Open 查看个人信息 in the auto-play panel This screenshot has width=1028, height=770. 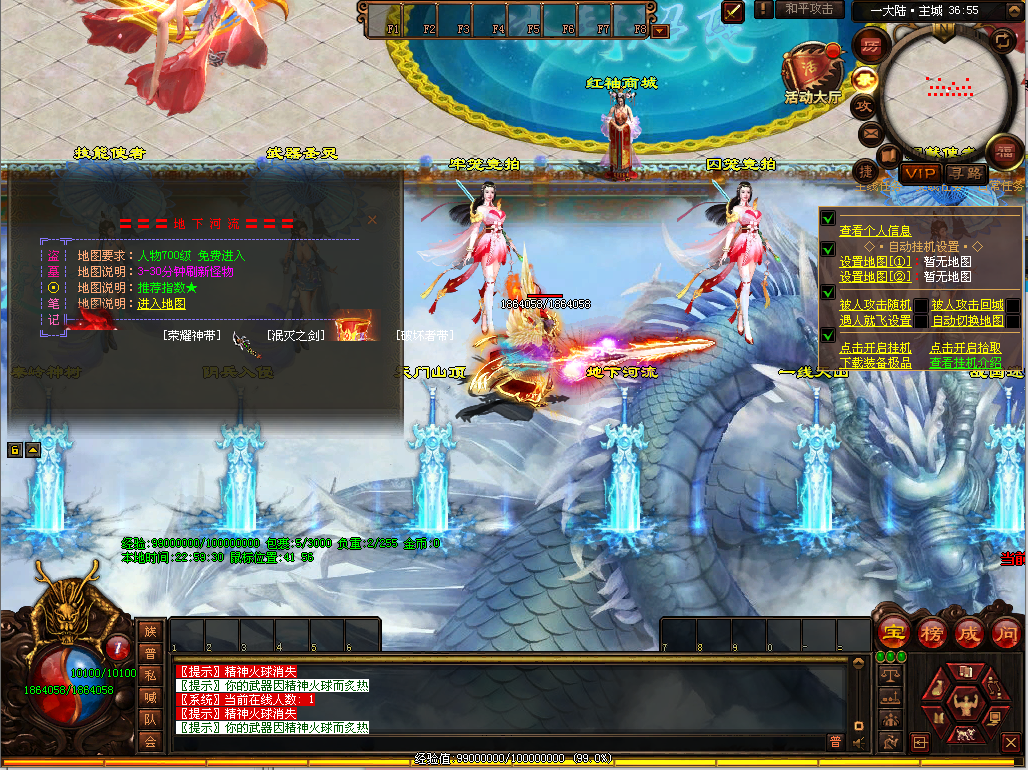tap(874, 231)
